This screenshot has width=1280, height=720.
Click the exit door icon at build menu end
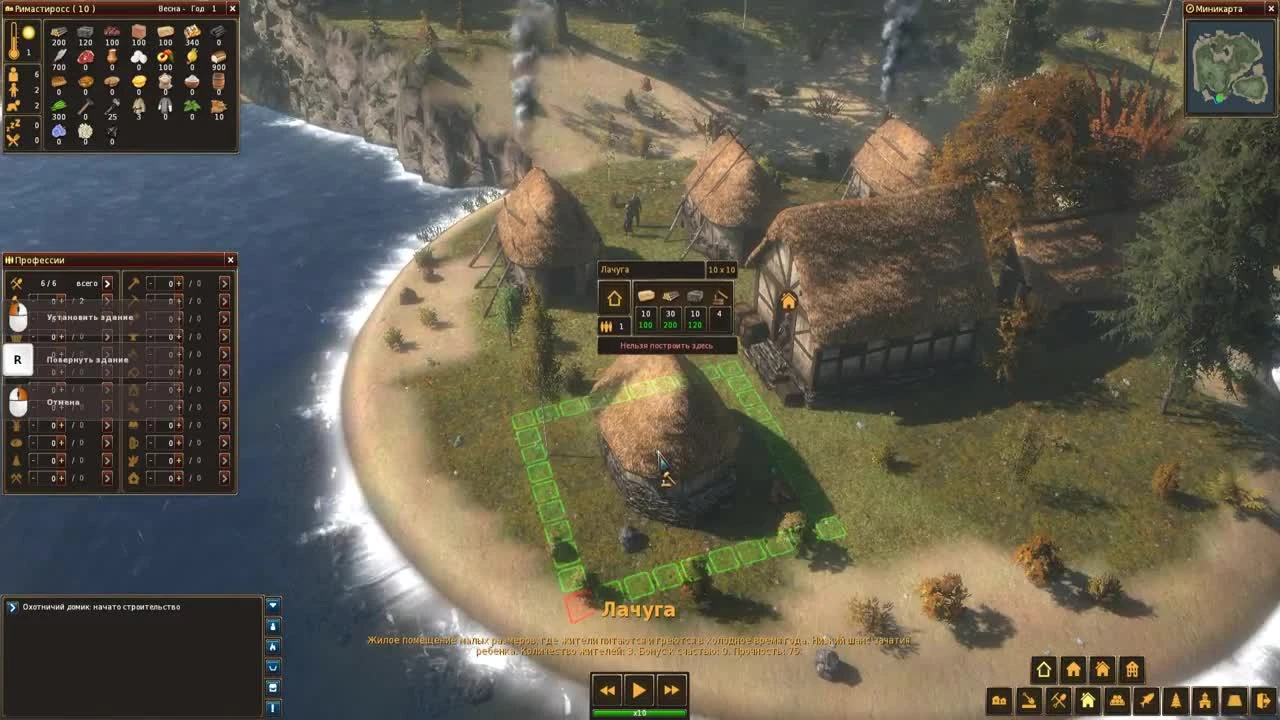pyautogui.click(x=1262, y=700)
